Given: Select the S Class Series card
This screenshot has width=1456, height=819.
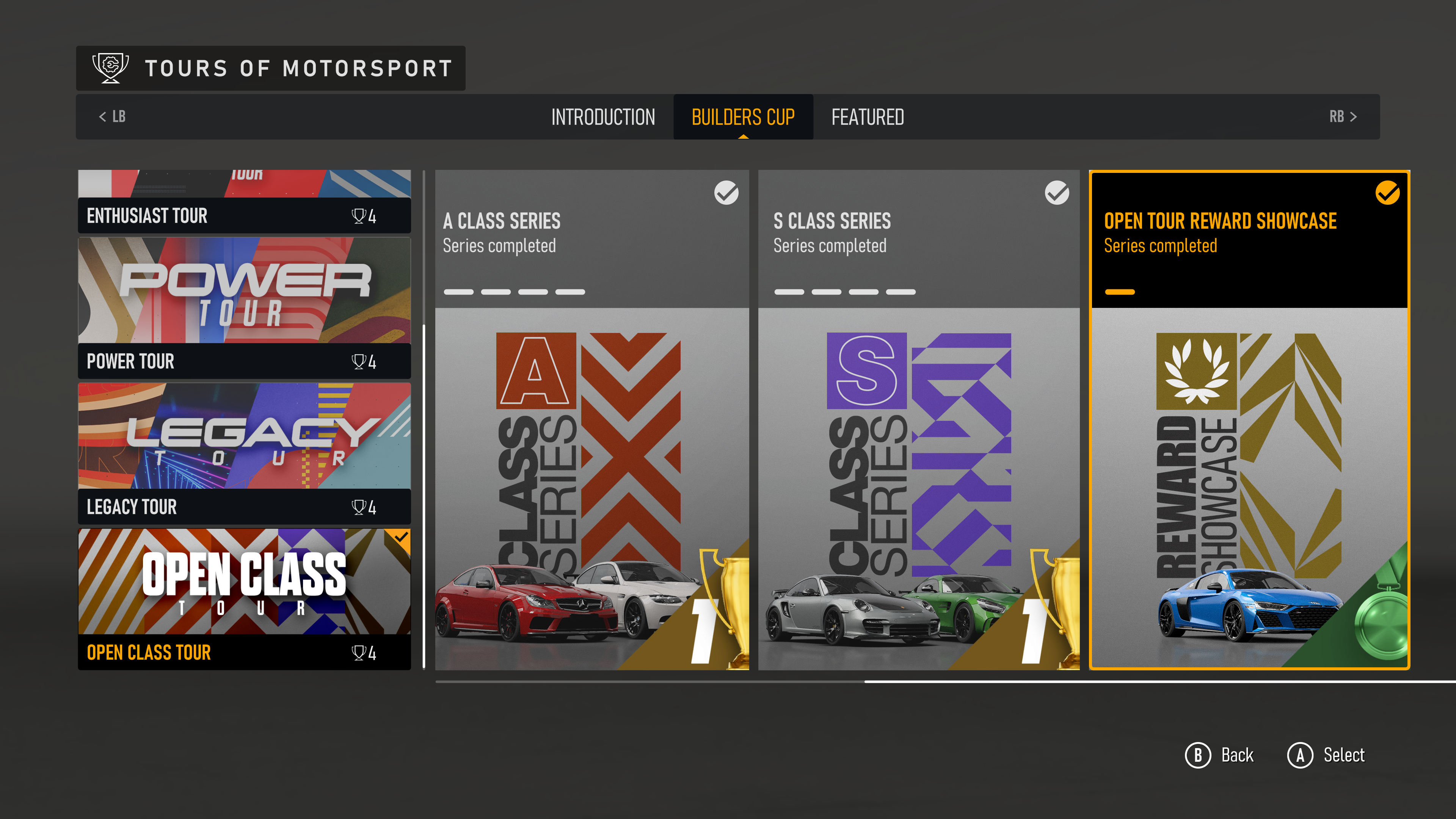Looking at the screenshot, I should 918,420.
